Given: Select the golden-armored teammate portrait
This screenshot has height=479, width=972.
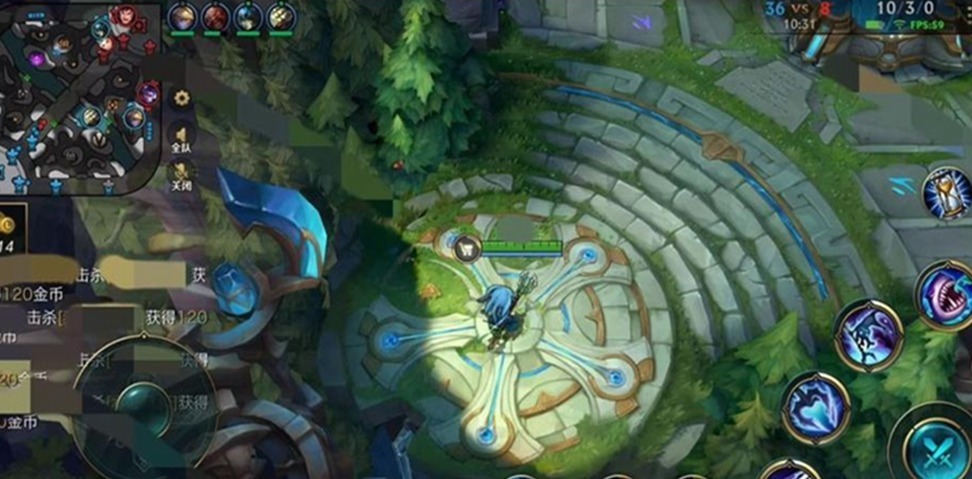Looking at the screenshot, I should (x=281, y=17).
